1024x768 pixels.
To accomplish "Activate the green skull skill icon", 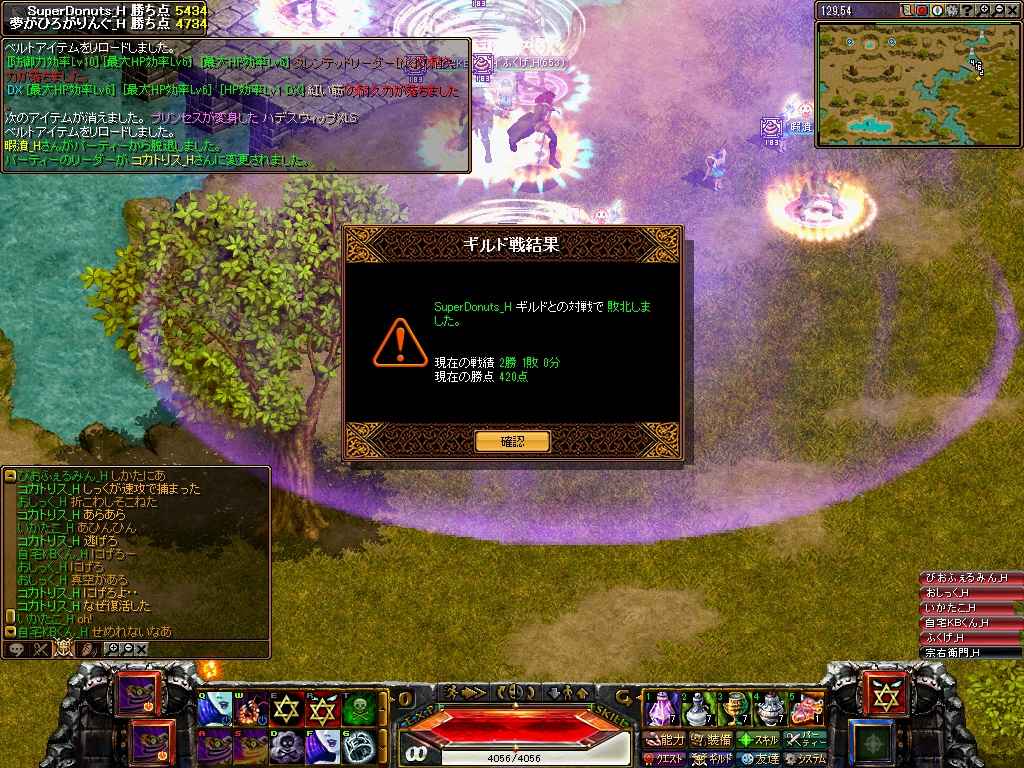I will click(361, 710).
